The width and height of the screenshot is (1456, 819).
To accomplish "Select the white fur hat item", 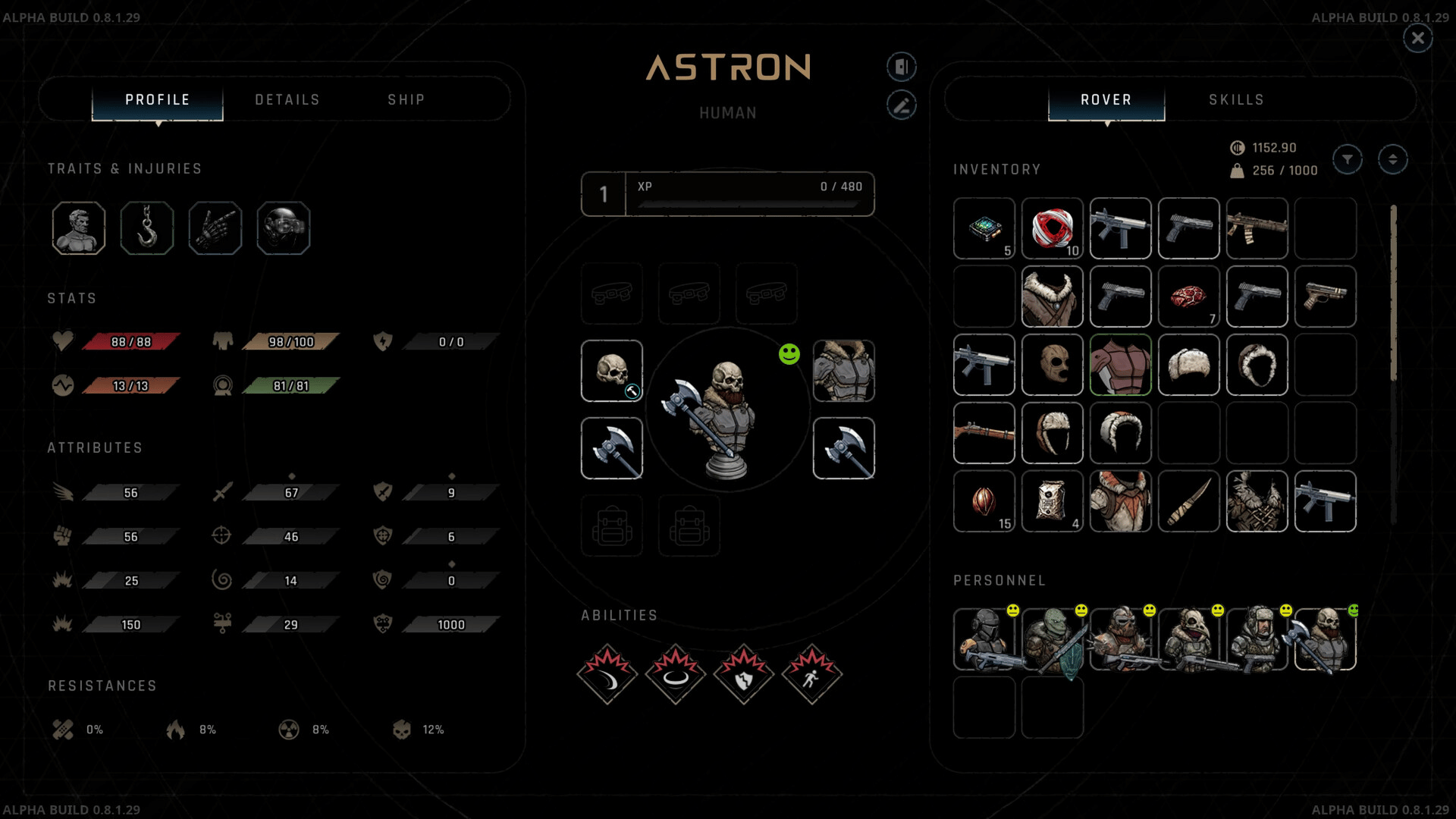I will coord(1188,365).
